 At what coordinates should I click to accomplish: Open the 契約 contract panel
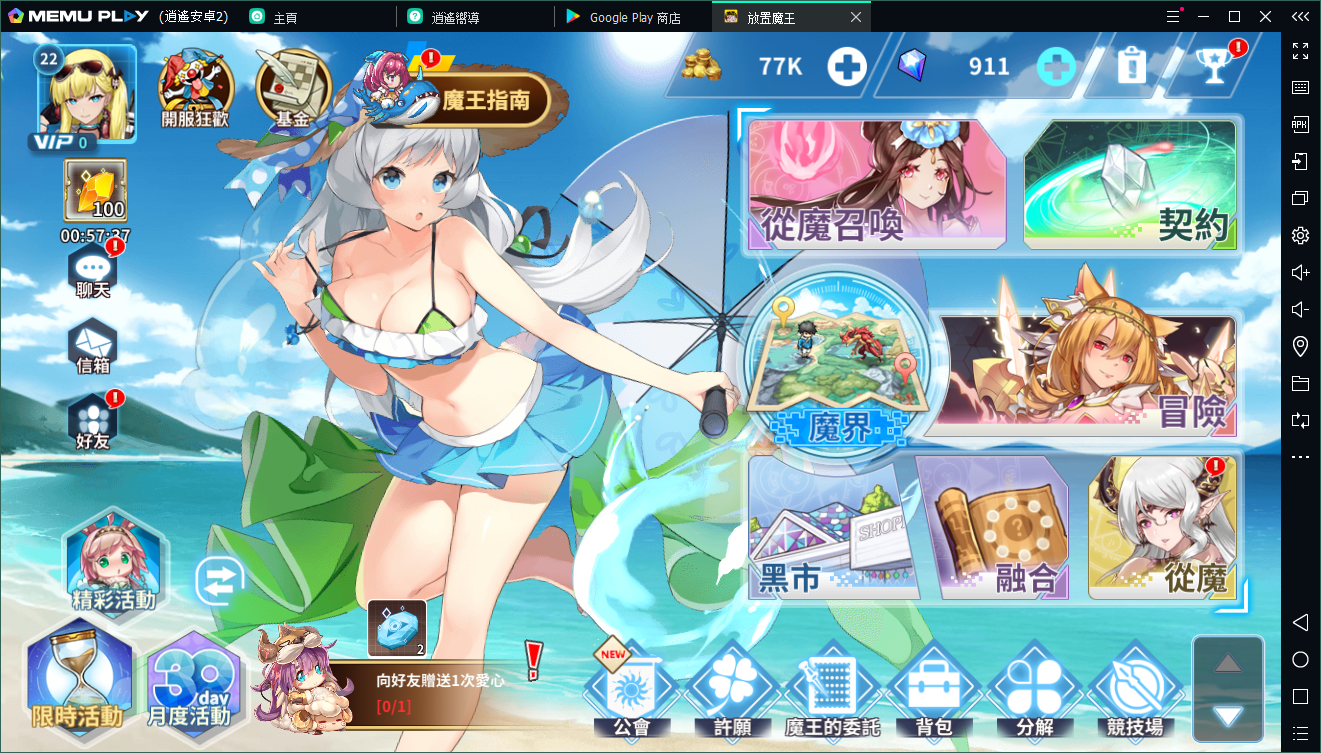coord(1130,185)
